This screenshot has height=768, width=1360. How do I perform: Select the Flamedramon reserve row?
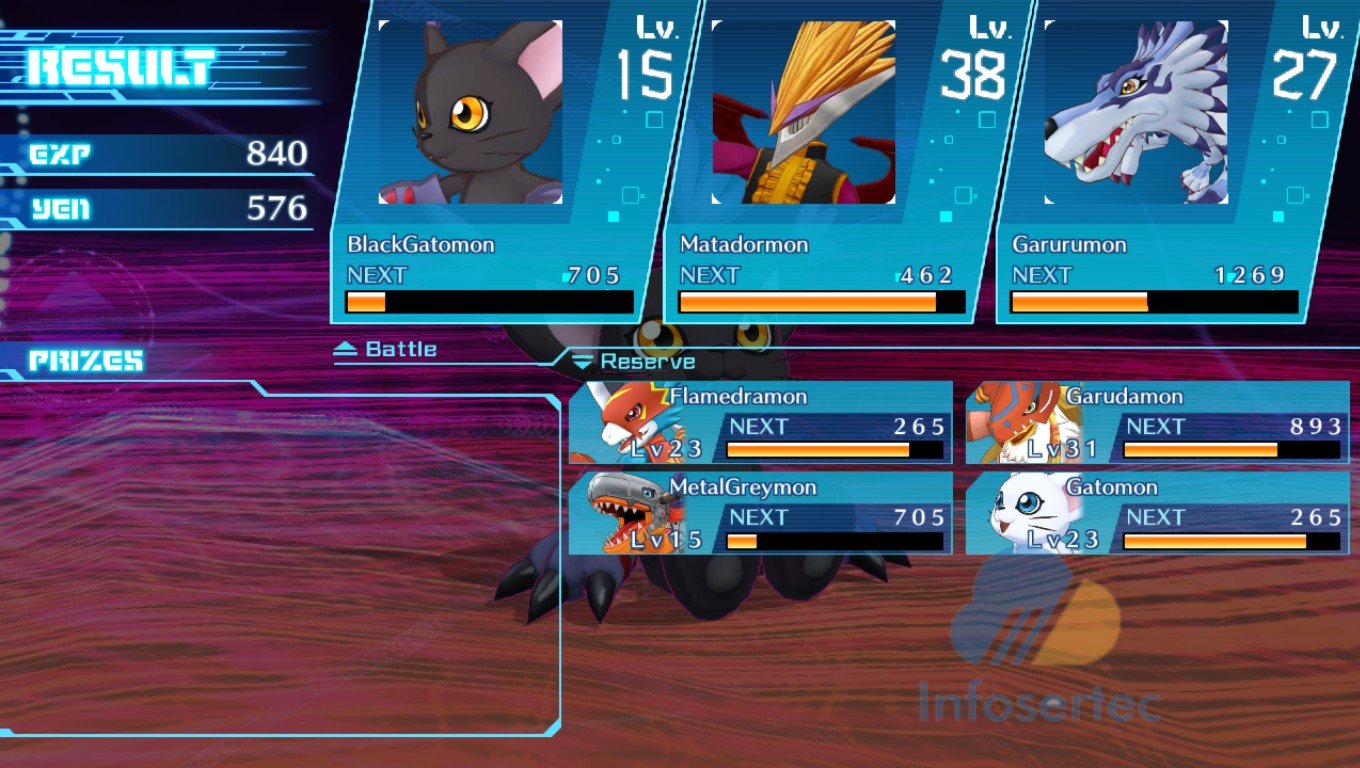point(760,423)
